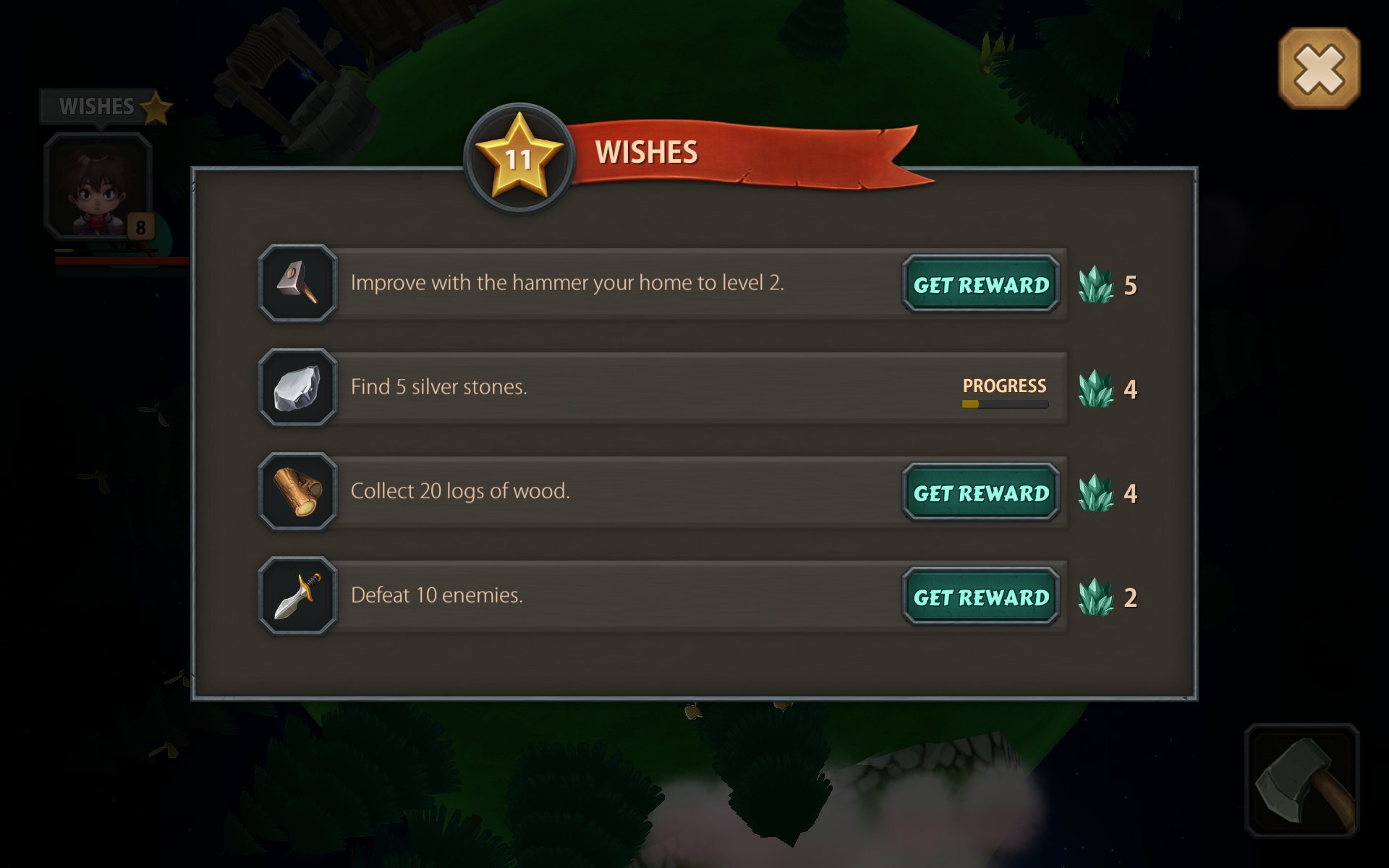Claim reward for collecting 20 logs of wood
The image size is (1389, 868).
(x=980, y=493)
